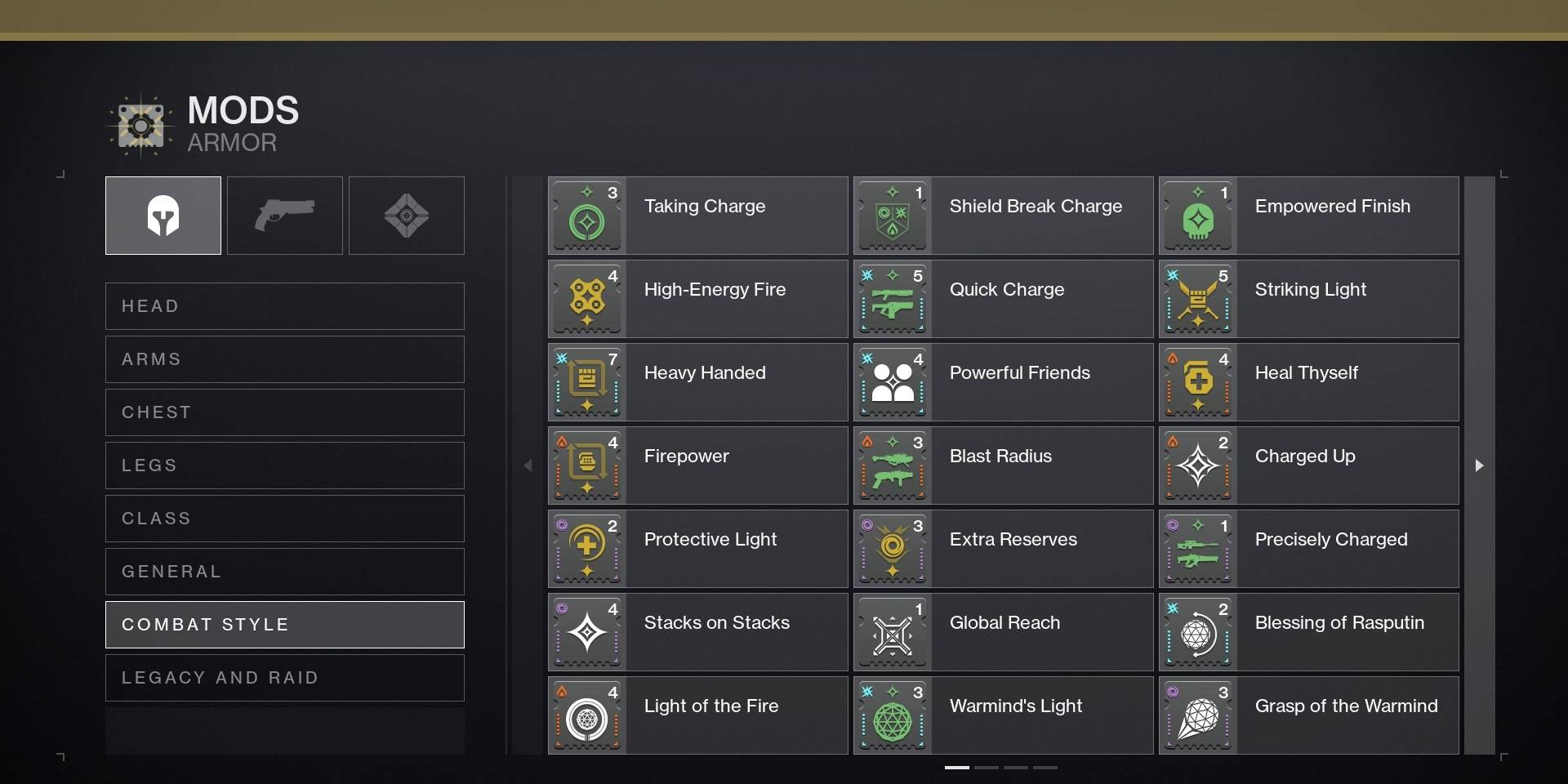Click the Charged Up mod icon
This screenshot has width=1568, height=784.
tap(1199, 465)
